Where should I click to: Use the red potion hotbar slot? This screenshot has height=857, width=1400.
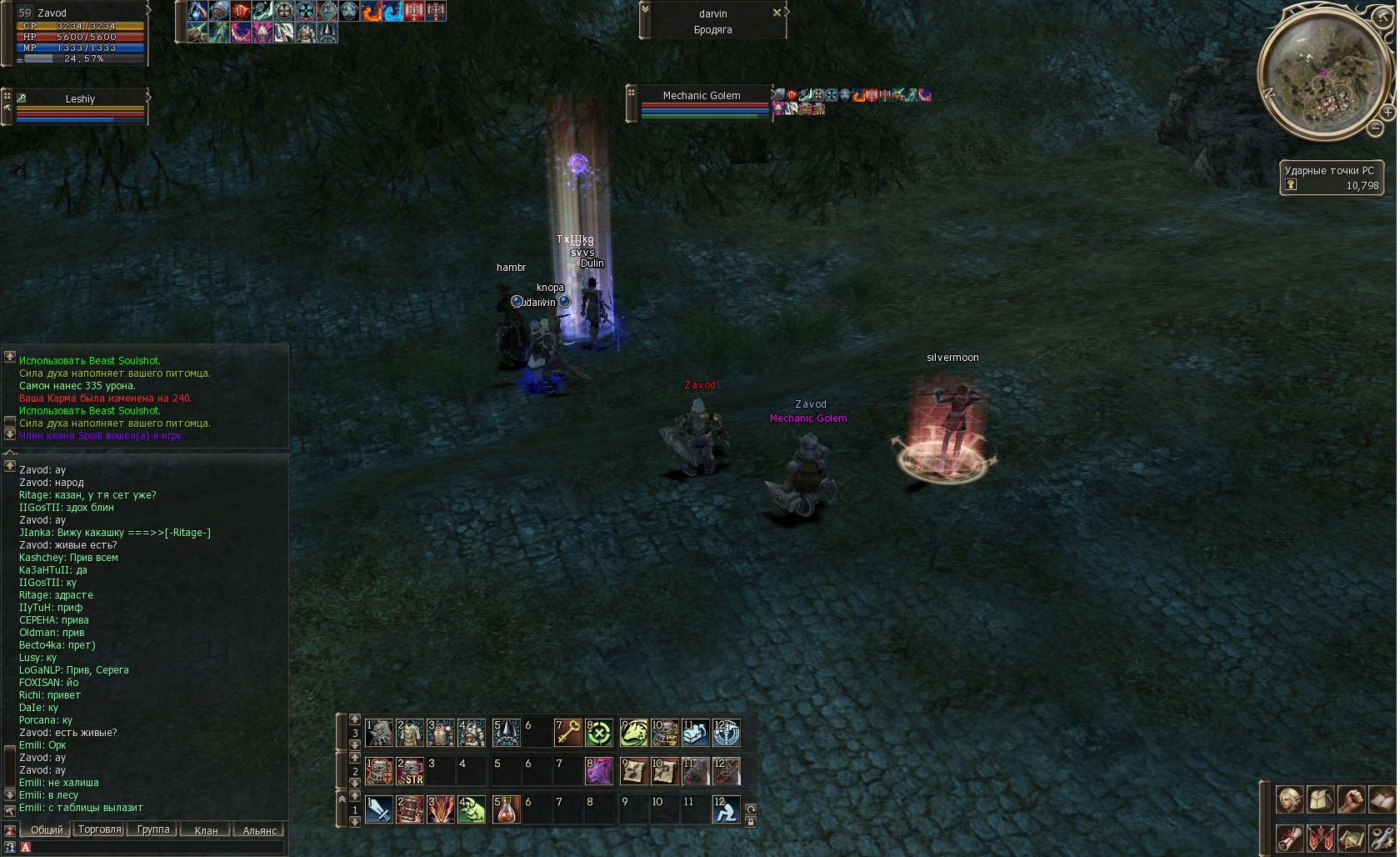click(x=507, y=809)
